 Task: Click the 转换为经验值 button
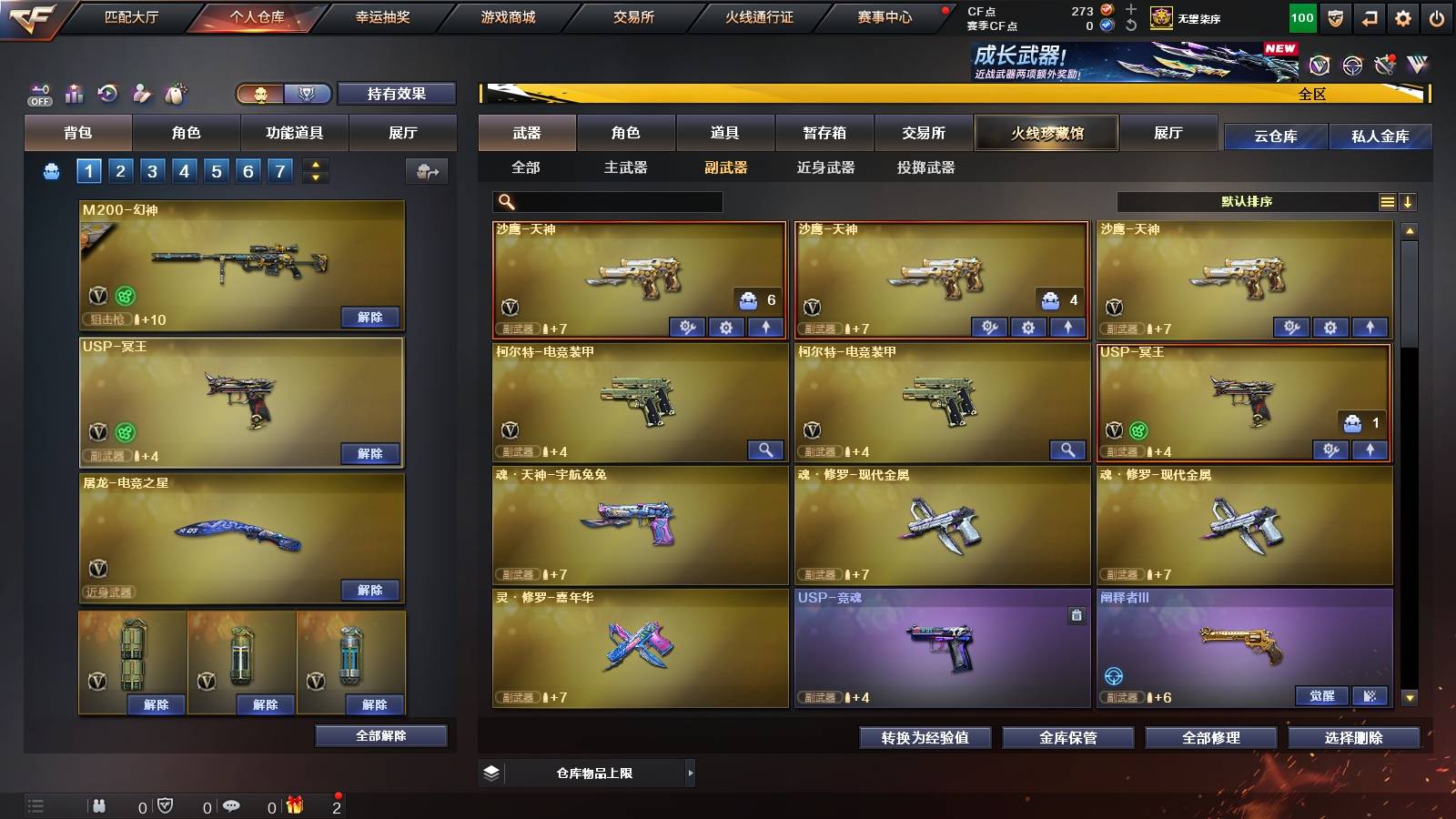(925, 738)
